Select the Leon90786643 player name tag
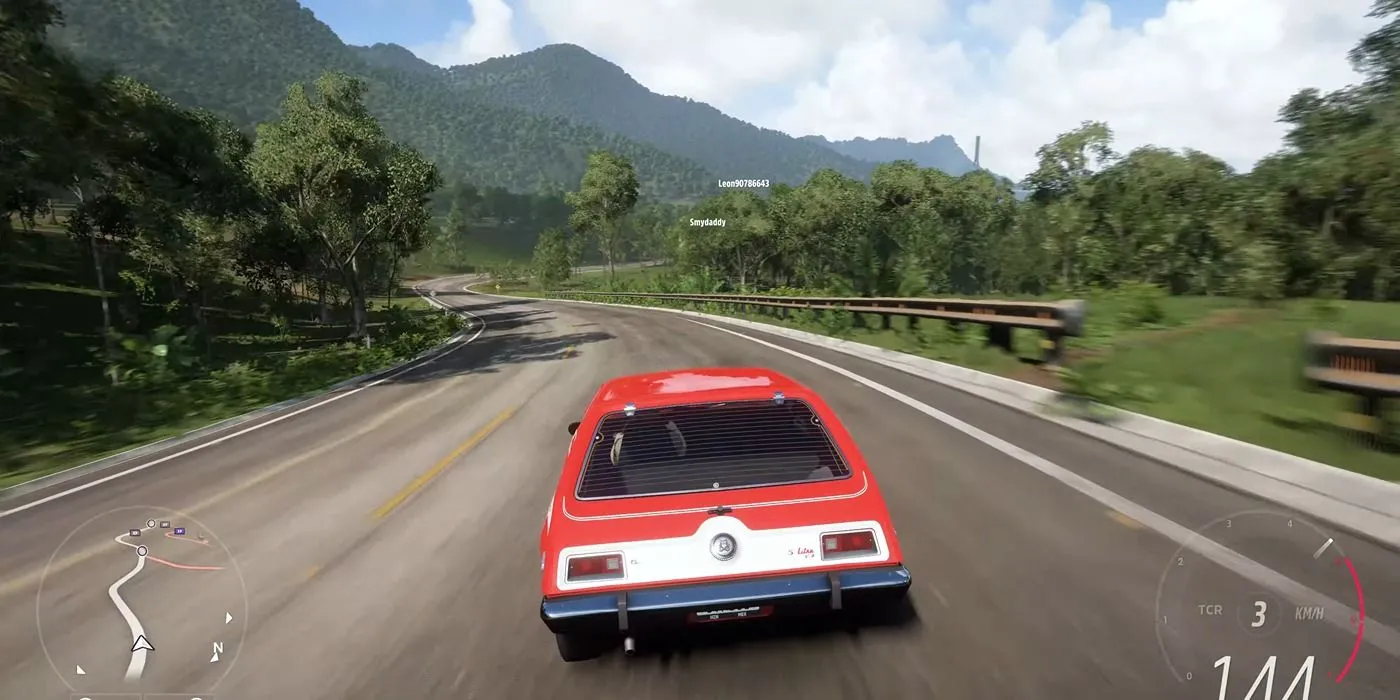This screenshot has width=1400, height=700. tap(743, 184)
